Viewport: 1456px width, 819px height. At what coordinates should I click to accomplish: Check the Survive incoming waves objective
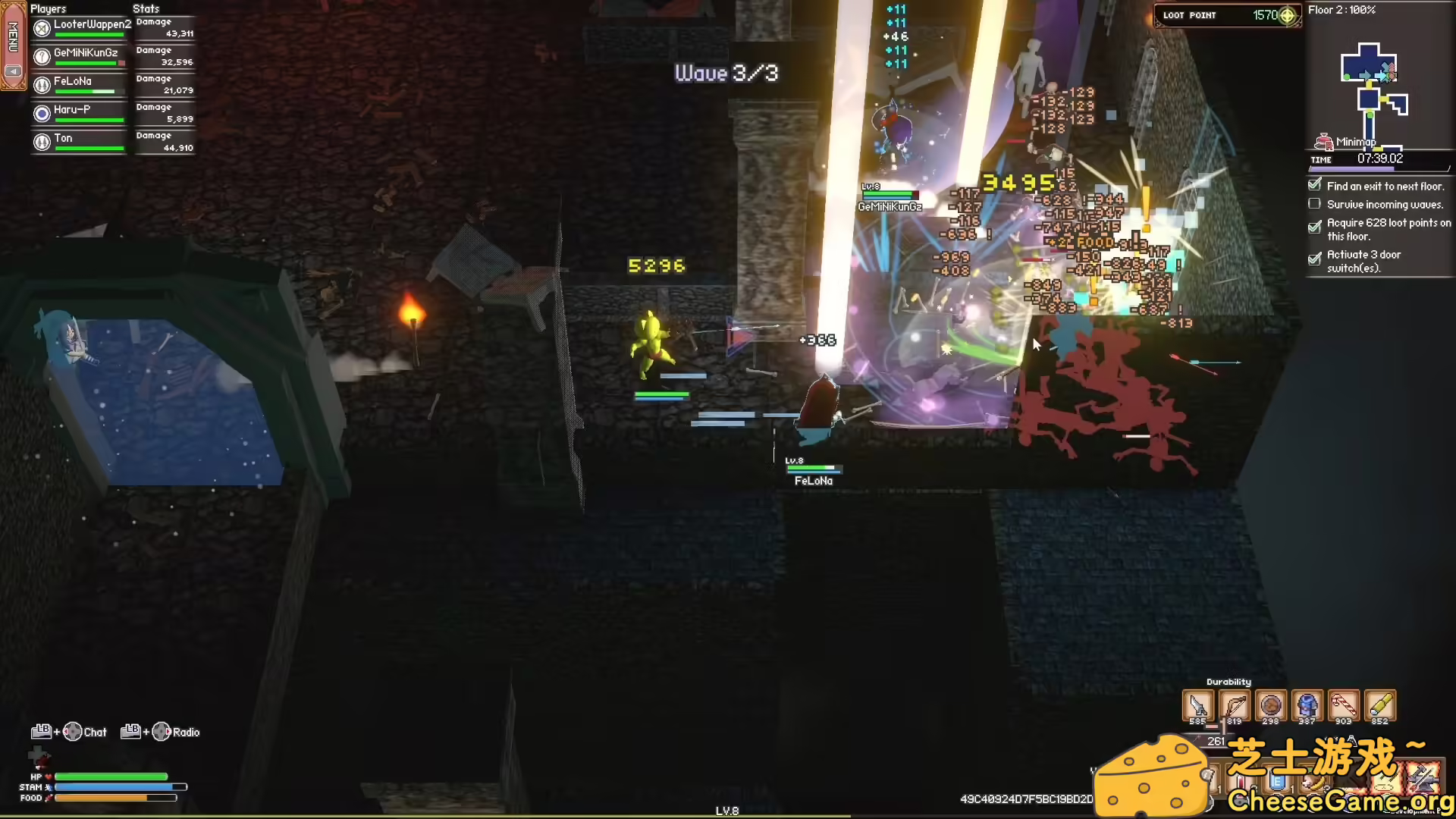1314,203
